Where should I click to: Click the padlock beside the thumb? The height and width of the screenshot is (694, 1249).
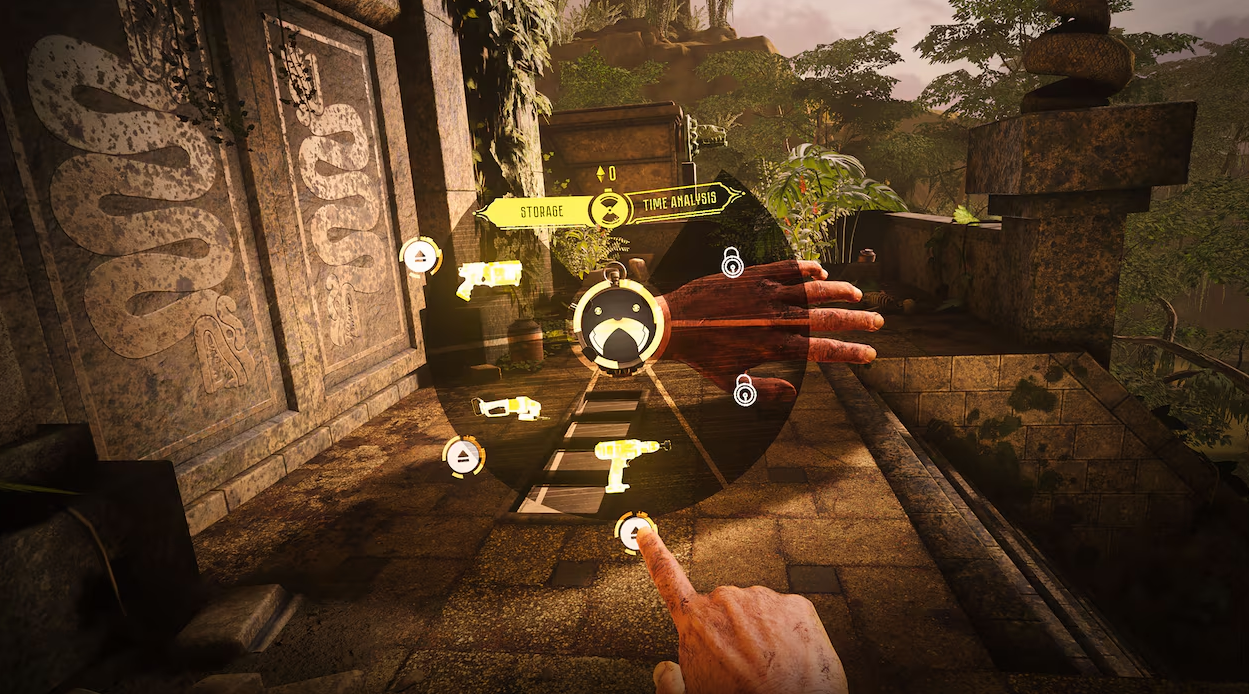click(x=745, y=390)
